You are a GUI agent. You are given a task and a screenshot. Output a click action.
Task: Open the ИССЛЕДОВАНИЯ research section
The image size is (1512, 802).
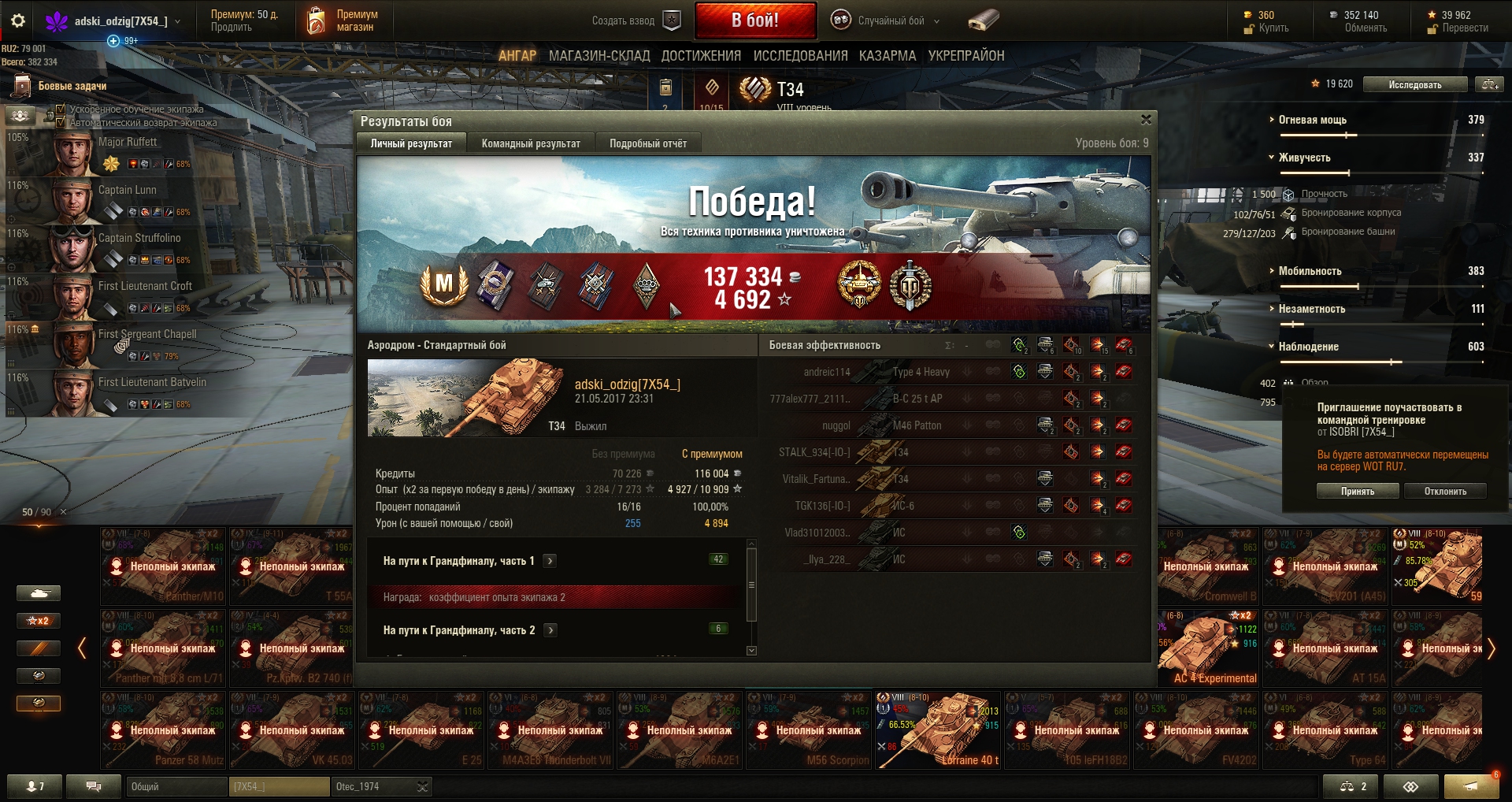coord(800,56)
